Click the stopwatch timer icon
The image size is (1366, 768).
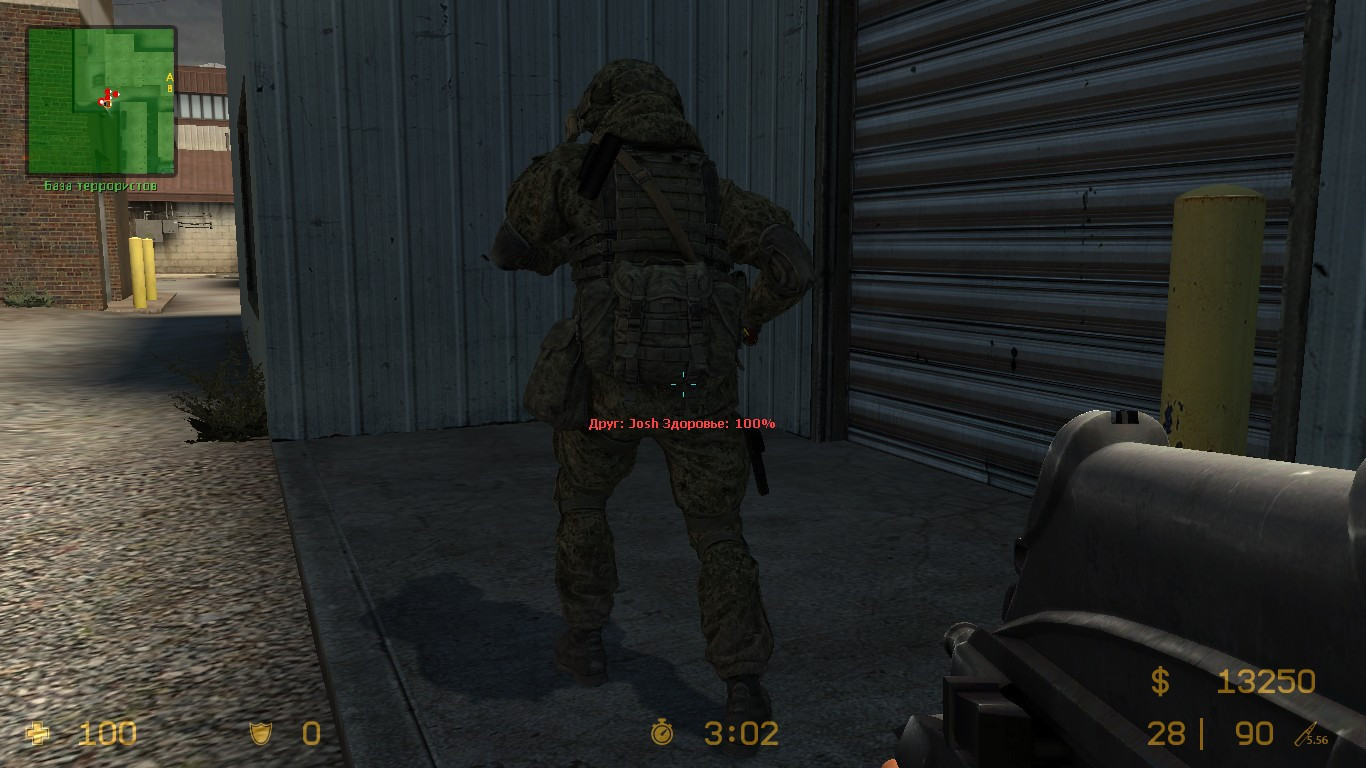(664, 733)
